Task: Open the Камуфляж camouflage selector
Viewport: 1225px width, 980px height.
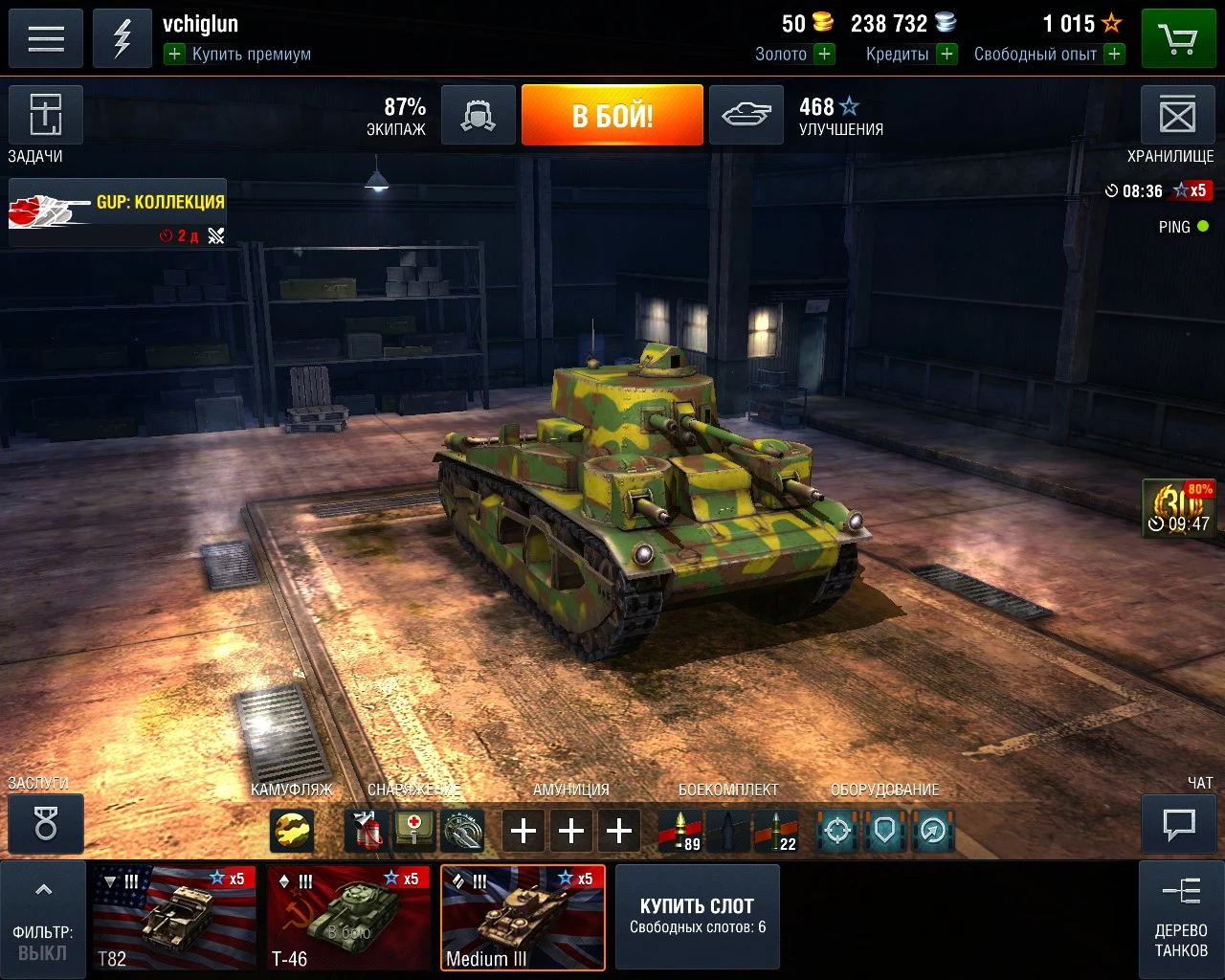Action: [292, 831]
